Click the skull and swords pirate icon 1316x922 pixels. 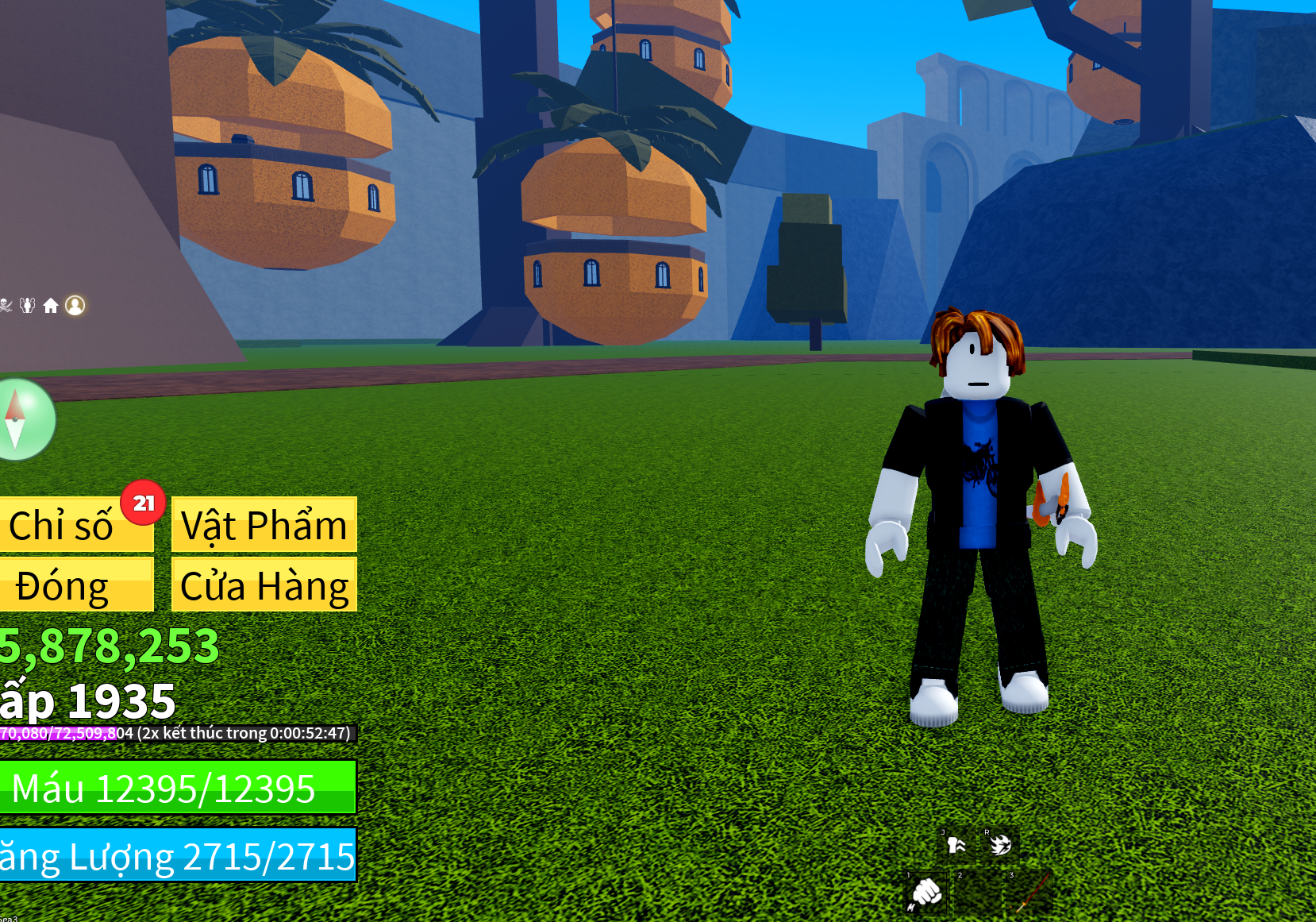(5, 306)
